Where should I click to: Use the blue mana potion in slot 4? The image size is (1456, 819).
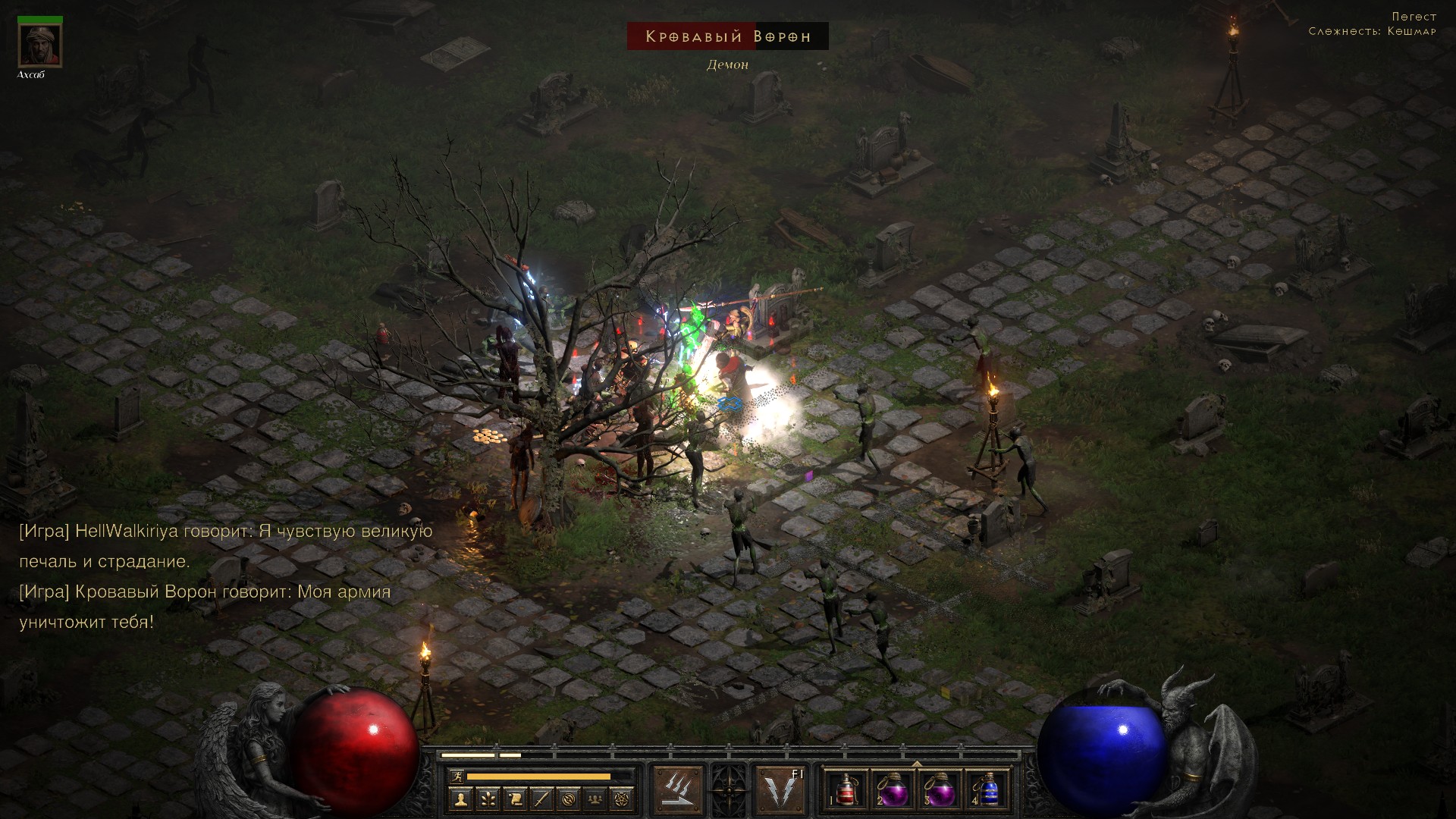tap(987, 790)
